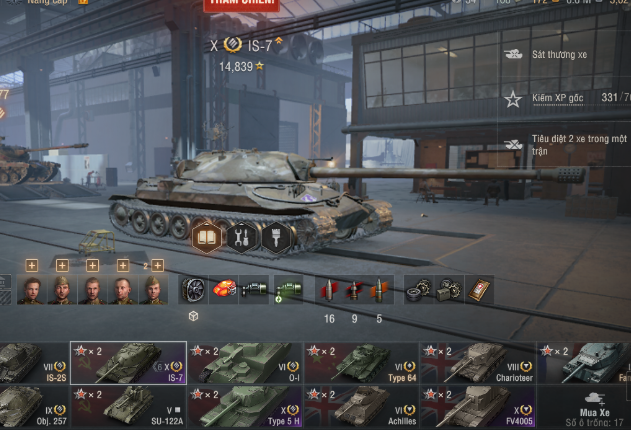Open the book icon hexagon button

[207, 236]
